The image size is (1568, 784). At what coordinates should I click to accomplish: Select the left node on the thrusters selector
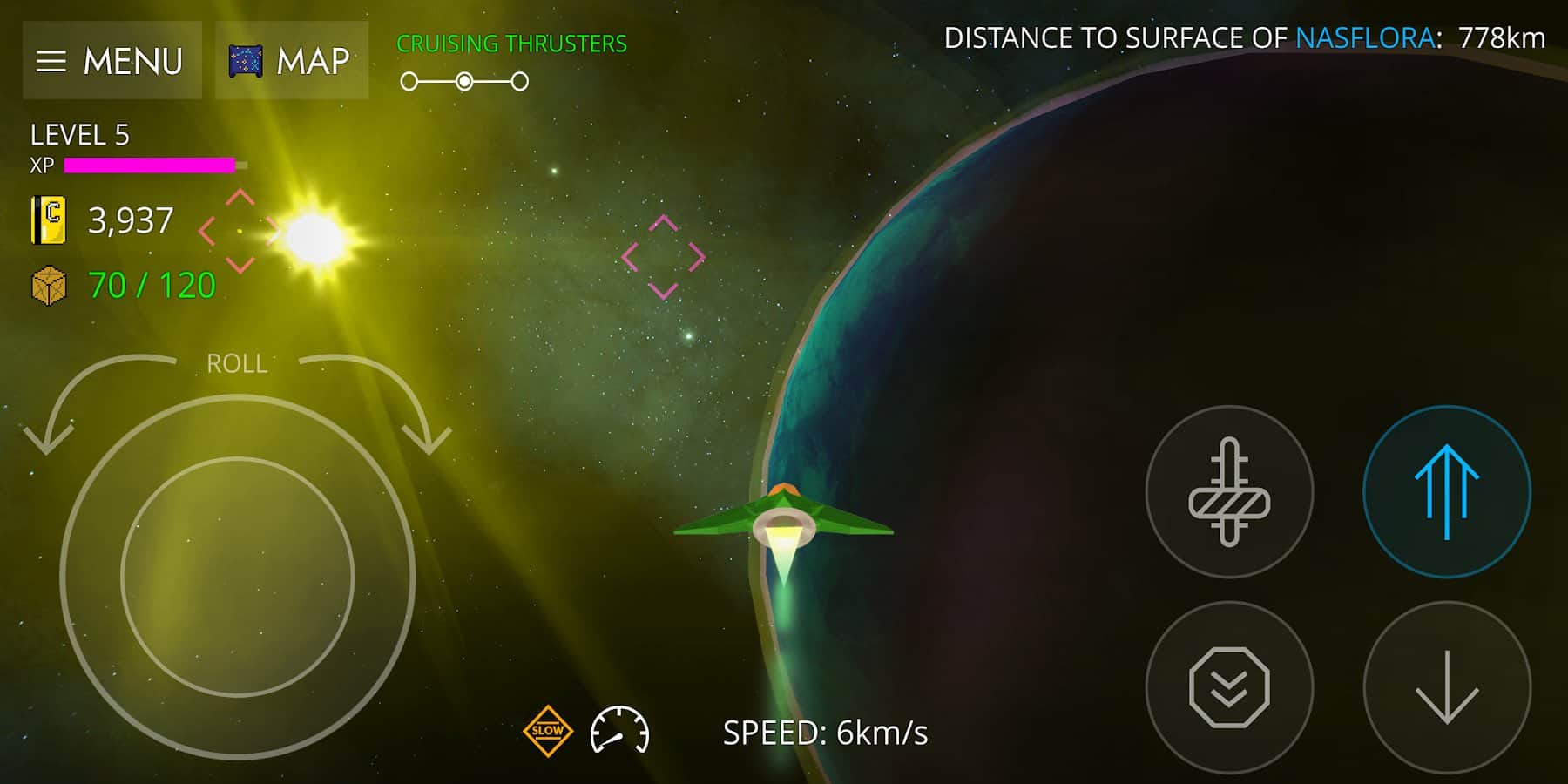point(408,82)
